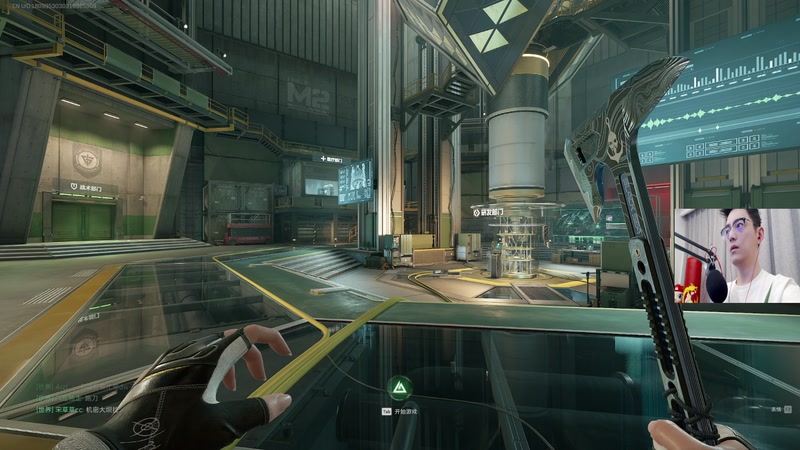800x450 pixels.
Task: Select the streamer webcam overlay
Action: (x=735, y=256)
